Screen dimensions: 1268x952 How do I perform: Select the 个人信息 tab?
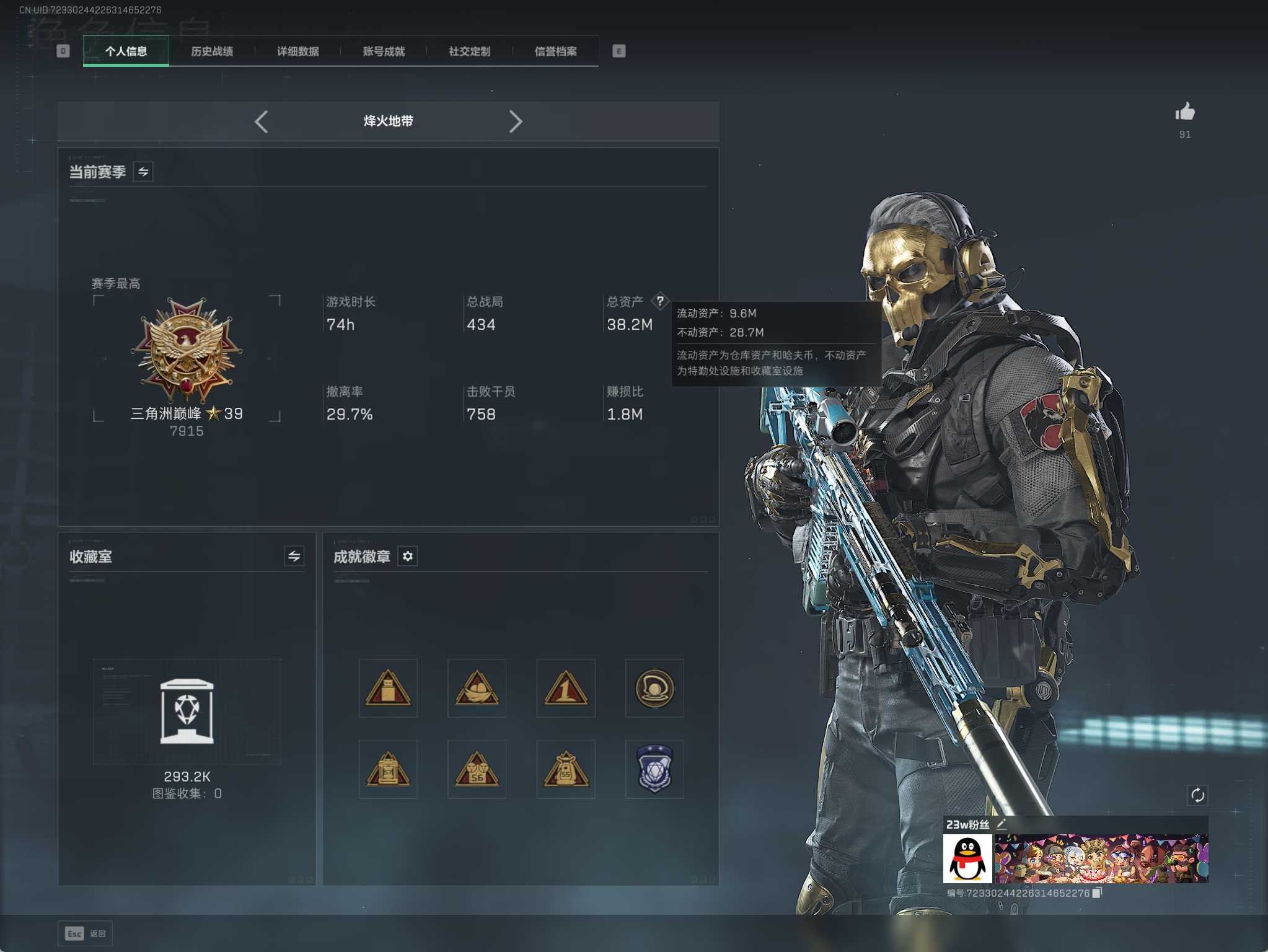[x=126, y=51]
